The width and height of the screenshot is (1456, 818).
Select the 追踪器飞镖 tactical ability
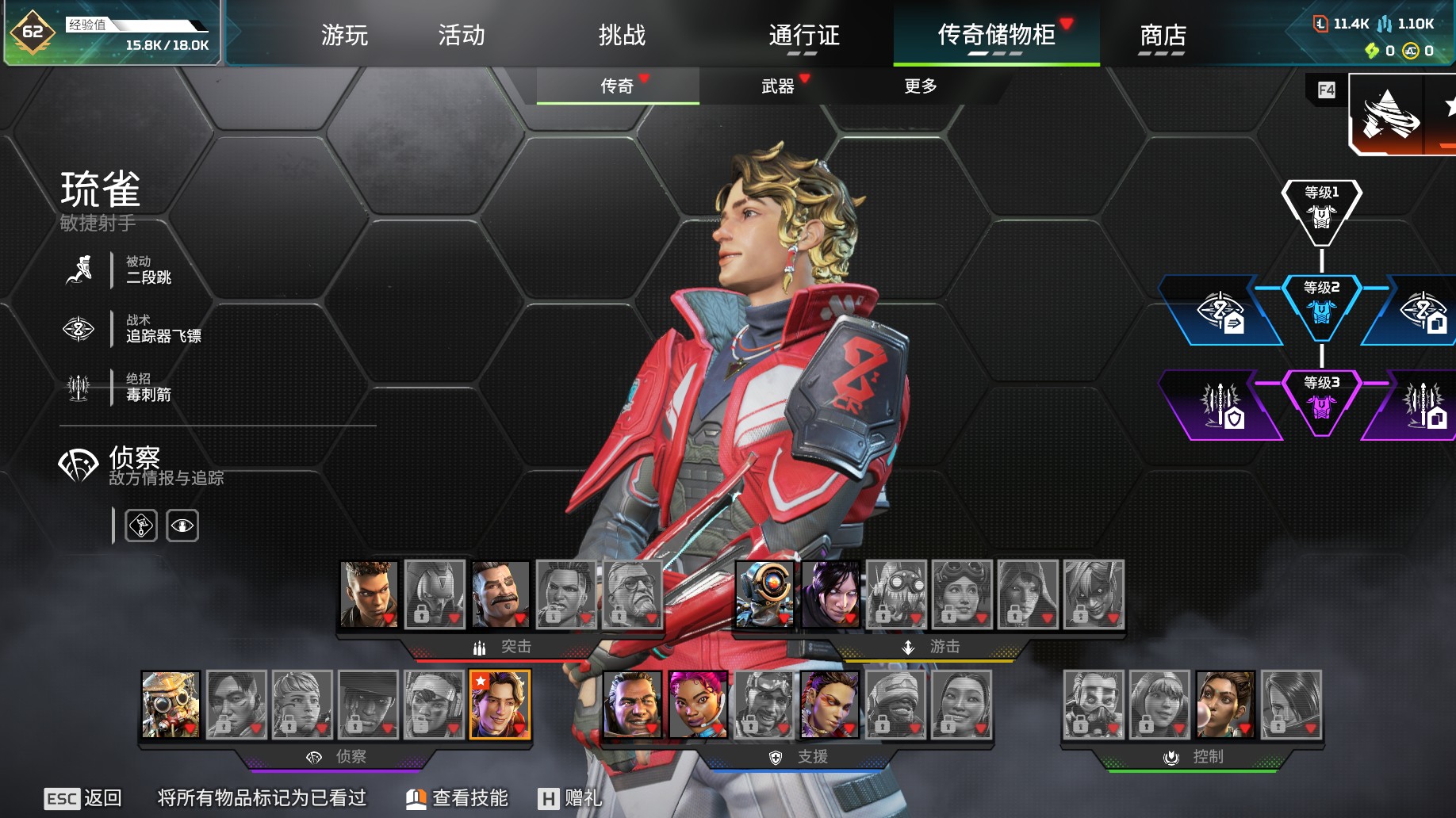click(x=163, y=329)
